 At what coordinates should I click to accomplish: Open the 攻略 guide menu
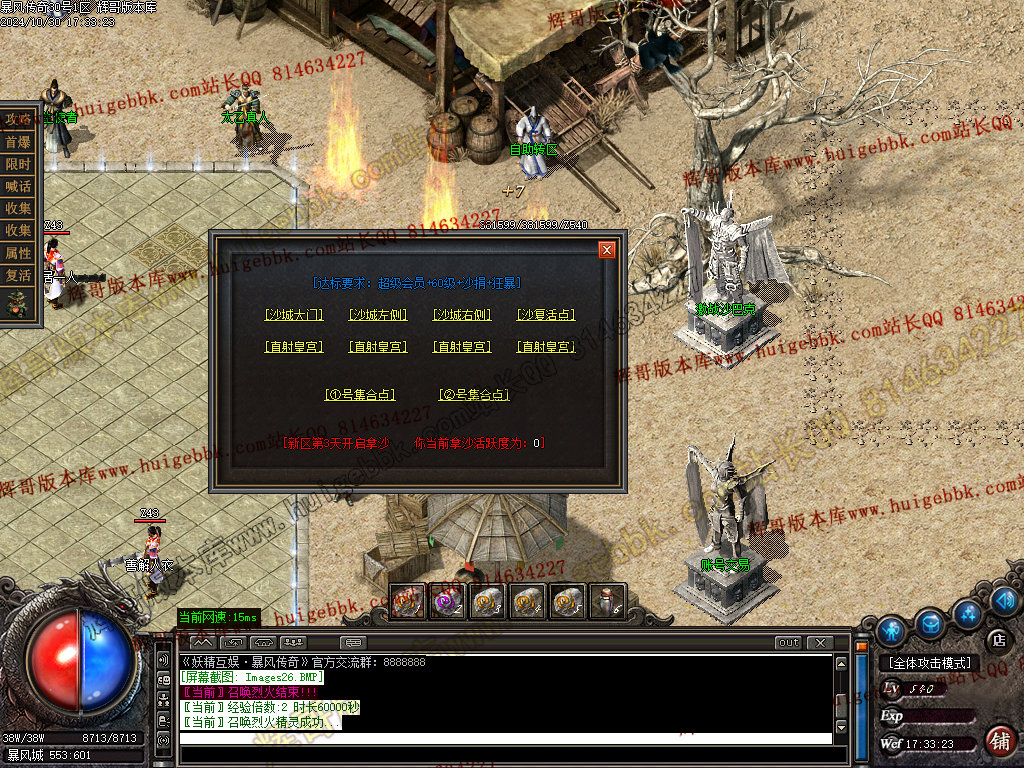point(18,119)
